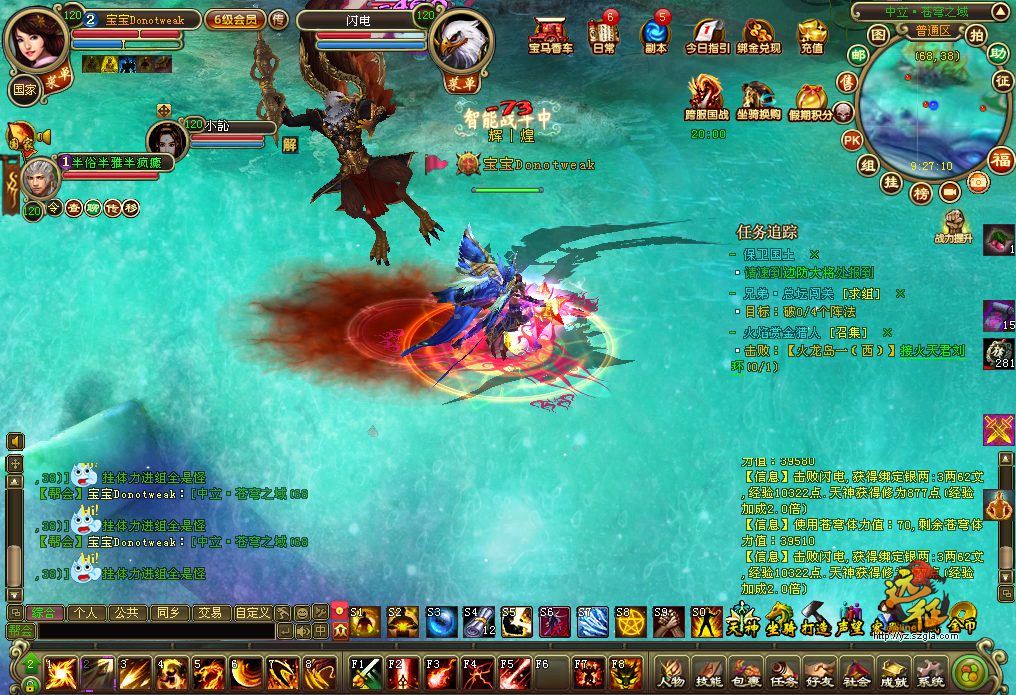Close the 保卫国土 quest tracker entry
The height and width of the screenshot is (695, 1016).
(x=814, y=254)
